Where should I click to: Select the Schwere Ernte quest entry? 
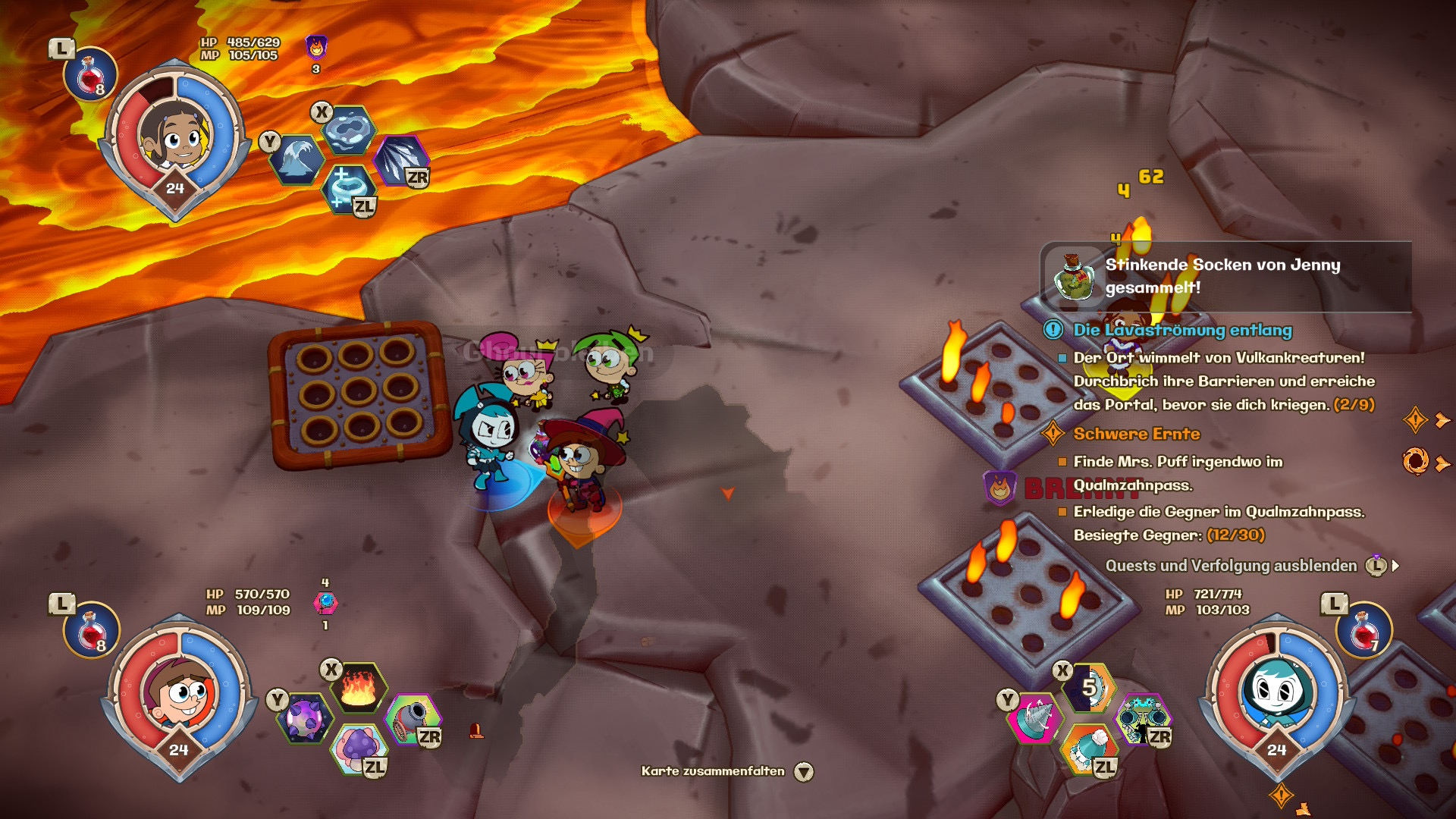[x=1136, y=434]
